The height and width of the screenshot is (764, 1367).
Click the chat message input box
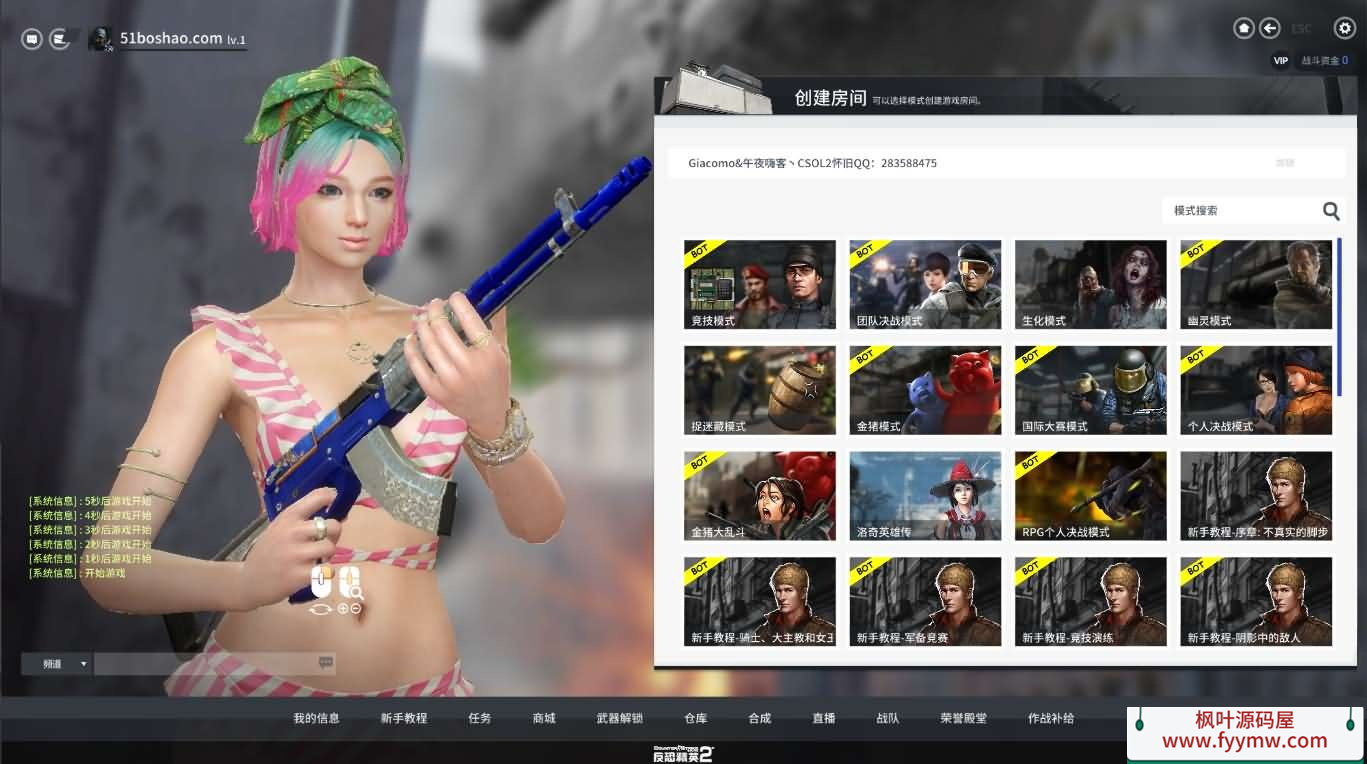[x=206, y=664]
